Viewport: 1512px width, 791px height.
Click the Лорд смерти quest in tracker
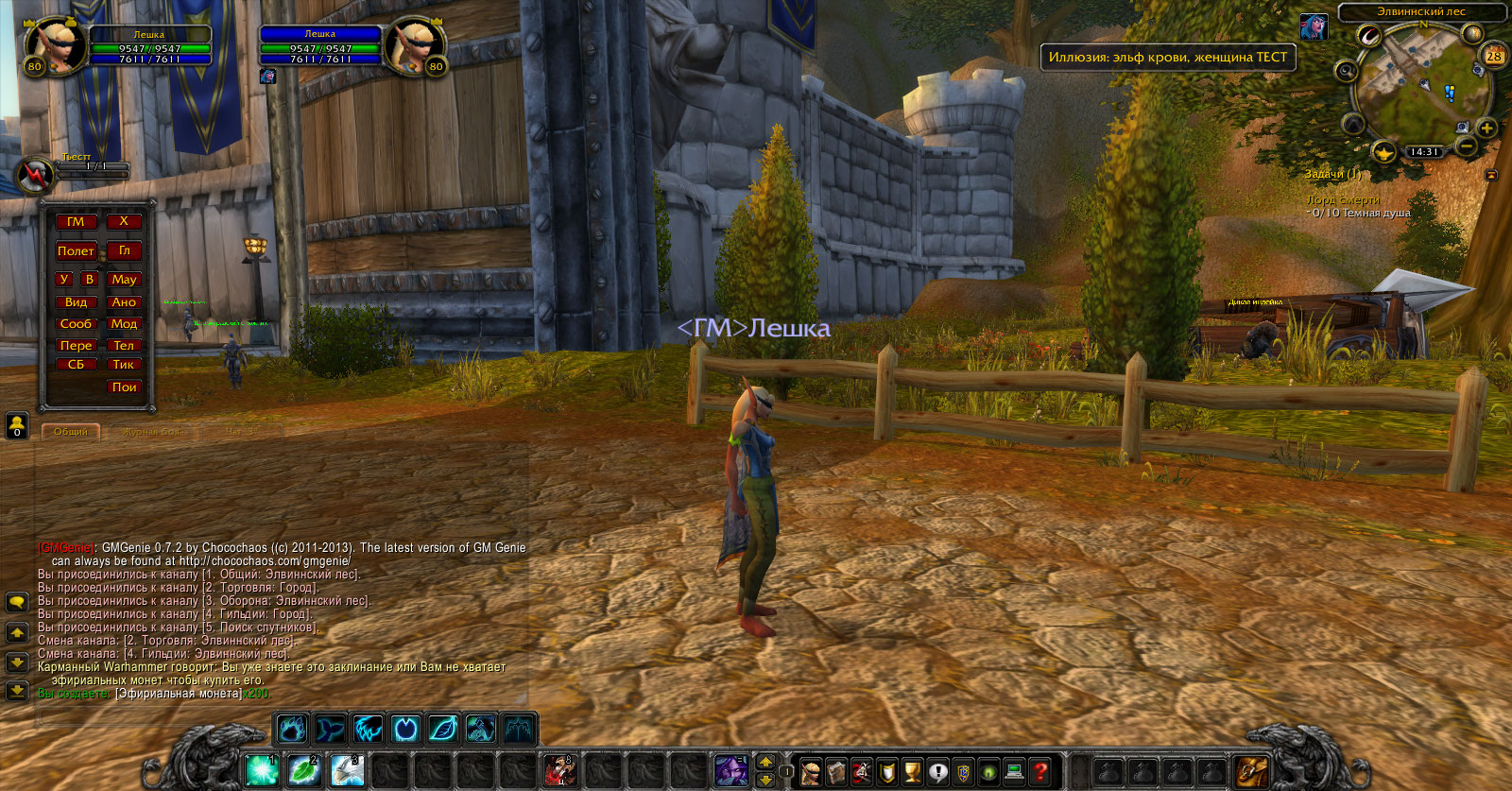(1343, 200)
